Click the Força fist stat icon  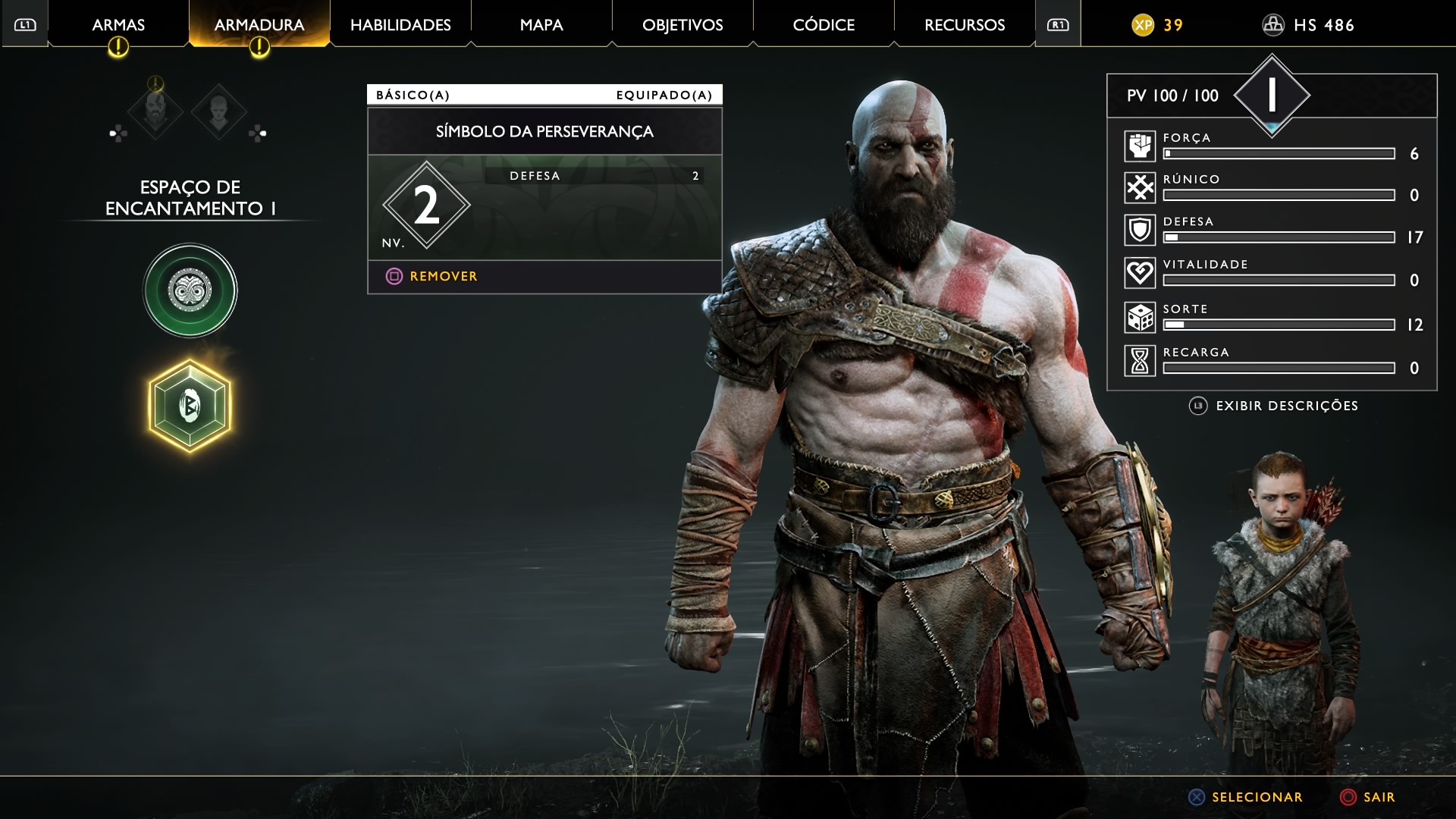point(1140,146)
